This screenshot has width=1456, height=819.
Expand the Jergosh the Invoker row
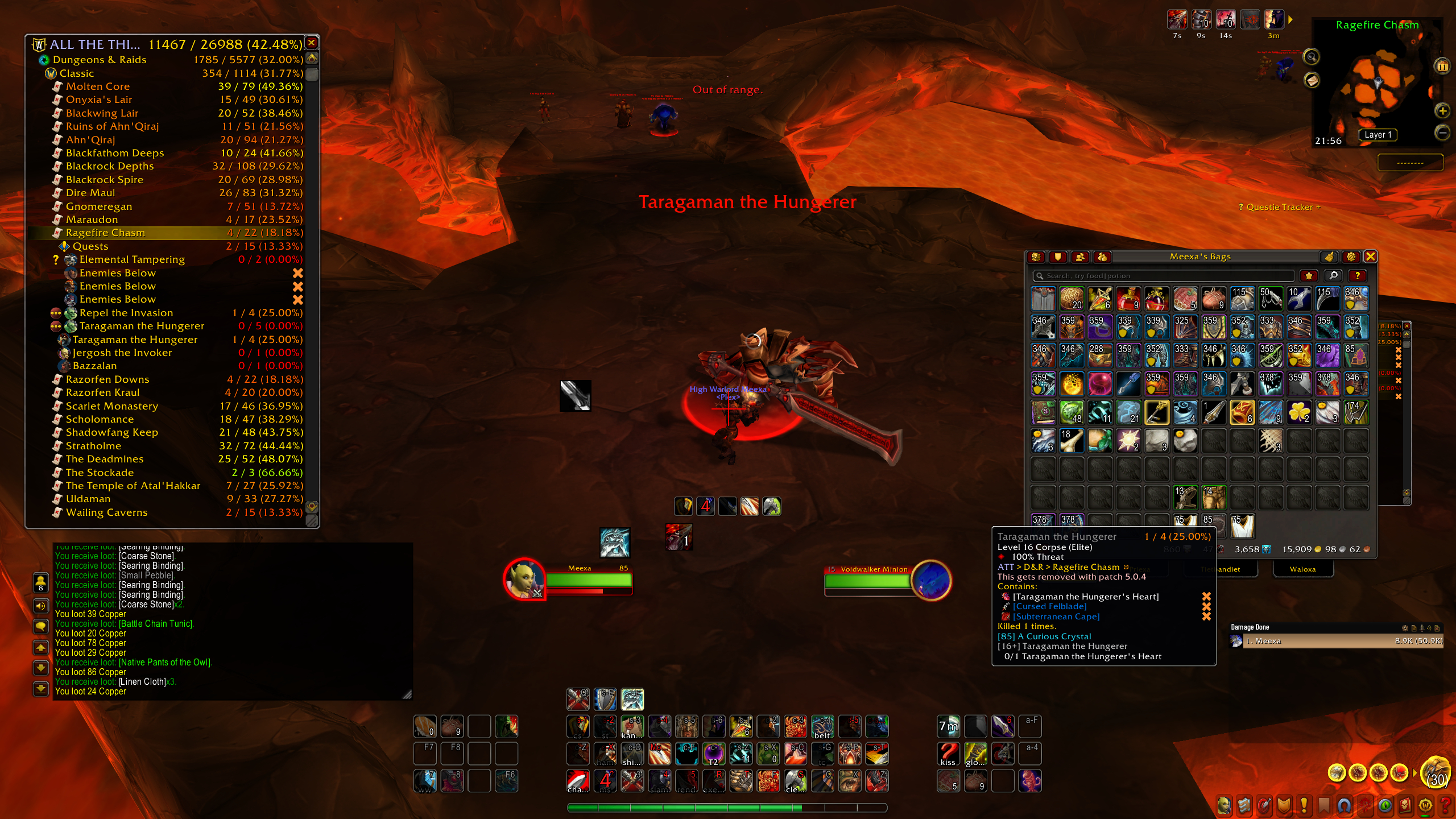[x=122, y=353]
